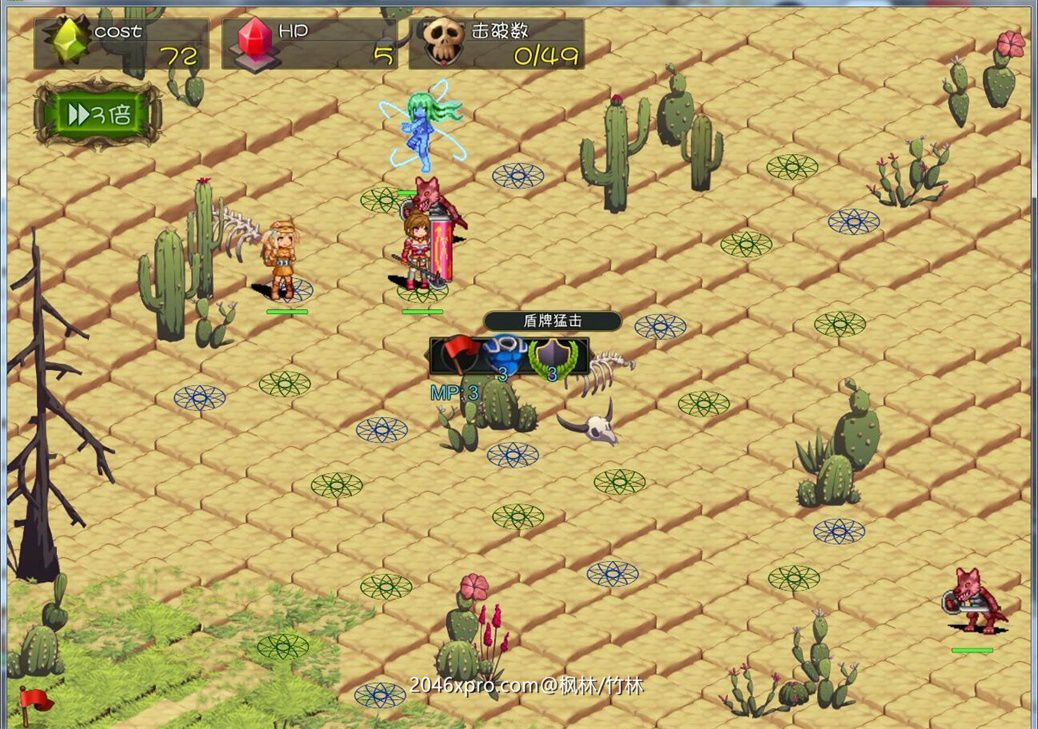Toggle the 3倍 game speed button

coord(97,115)
